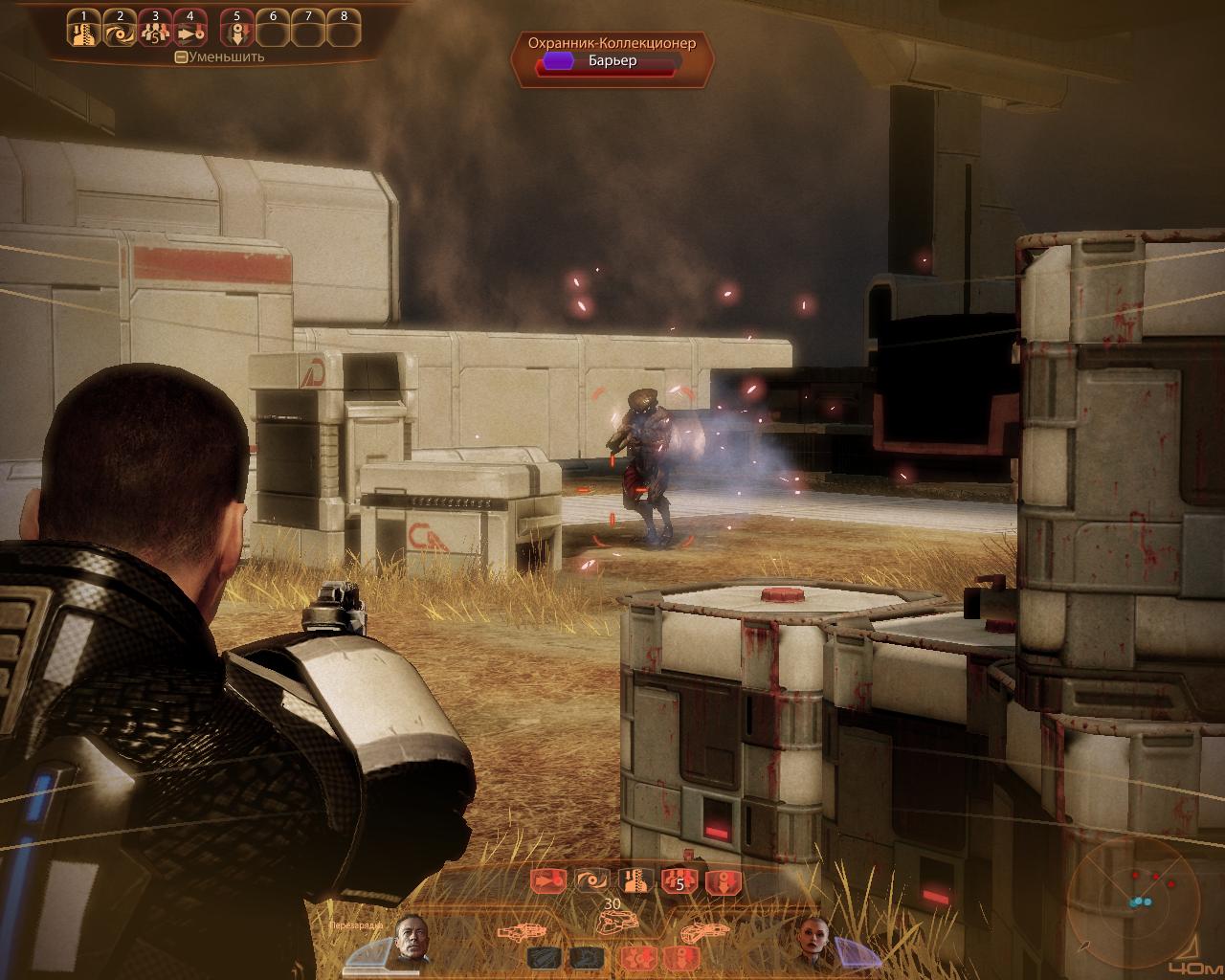Use the swirl power in hotkey slot 2
This screenshot has height=980, width=1225.
[x=120, y=33]
